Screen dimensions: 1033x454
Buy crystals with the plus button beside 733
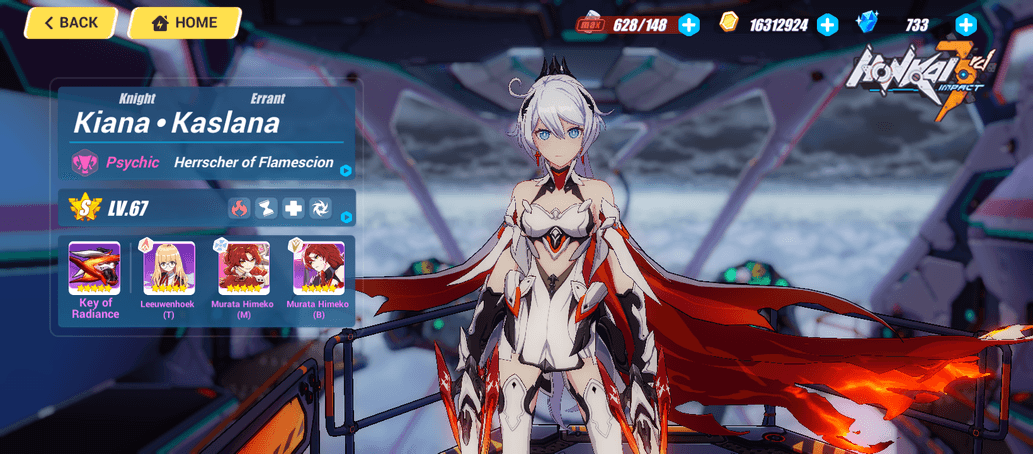click(x=965, y=25)
